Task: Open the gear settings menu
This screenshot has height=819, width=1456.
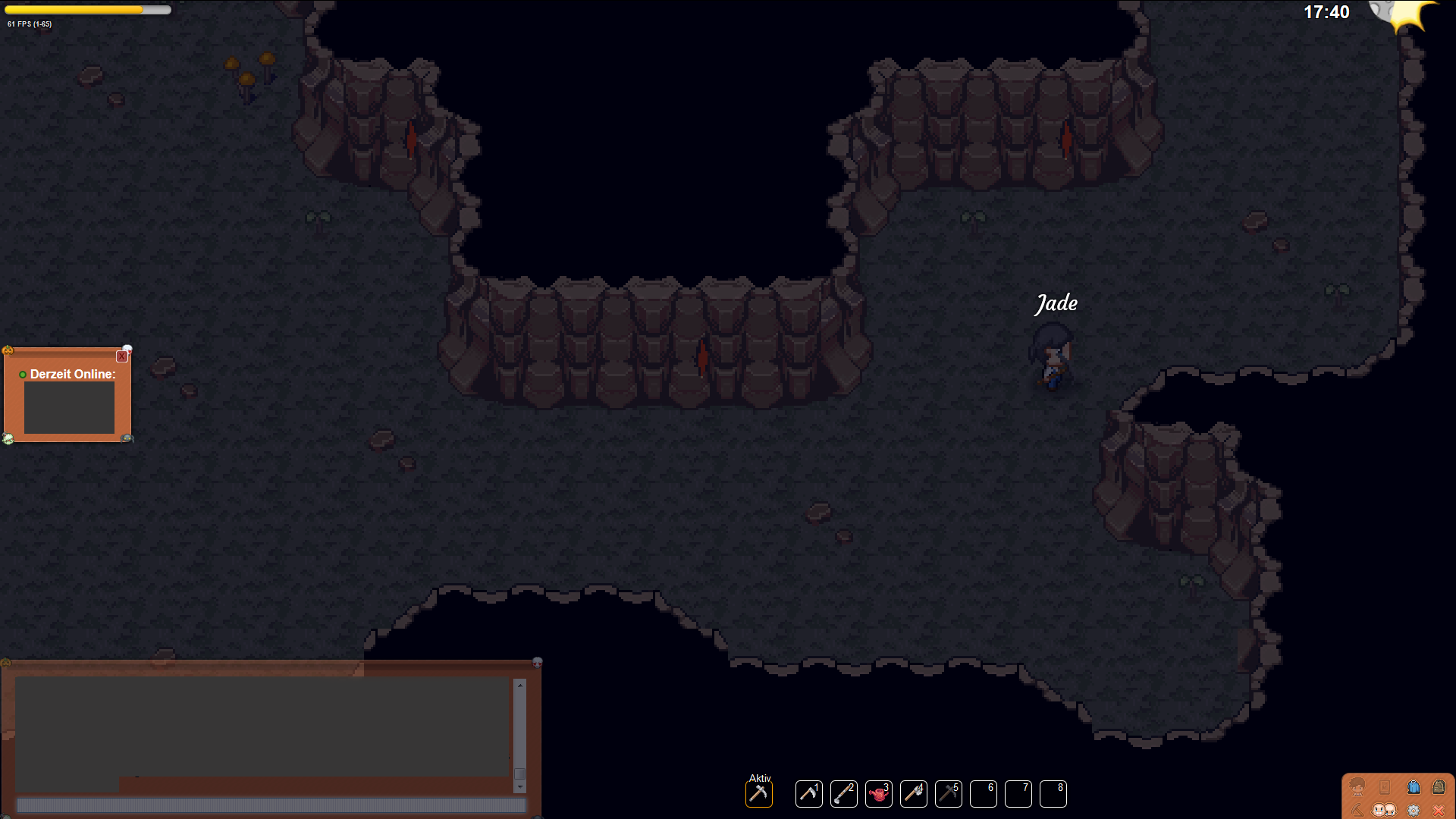Action: point(1414,810)
